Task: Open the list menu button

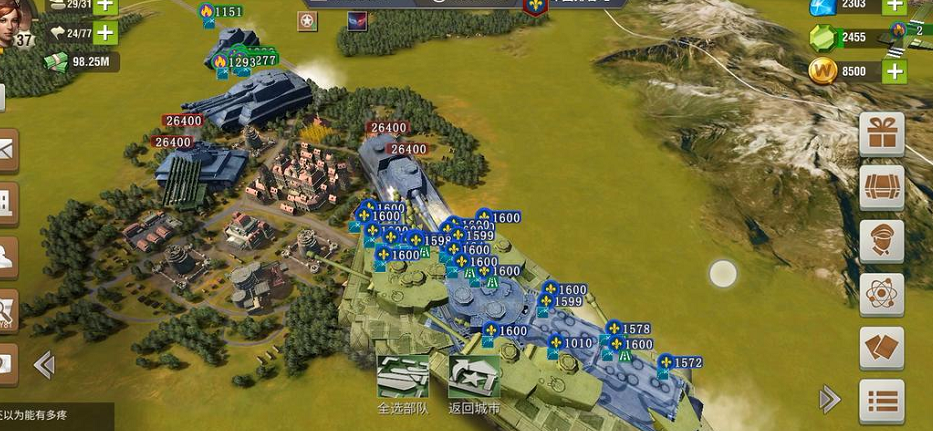Action: [882, 402]
